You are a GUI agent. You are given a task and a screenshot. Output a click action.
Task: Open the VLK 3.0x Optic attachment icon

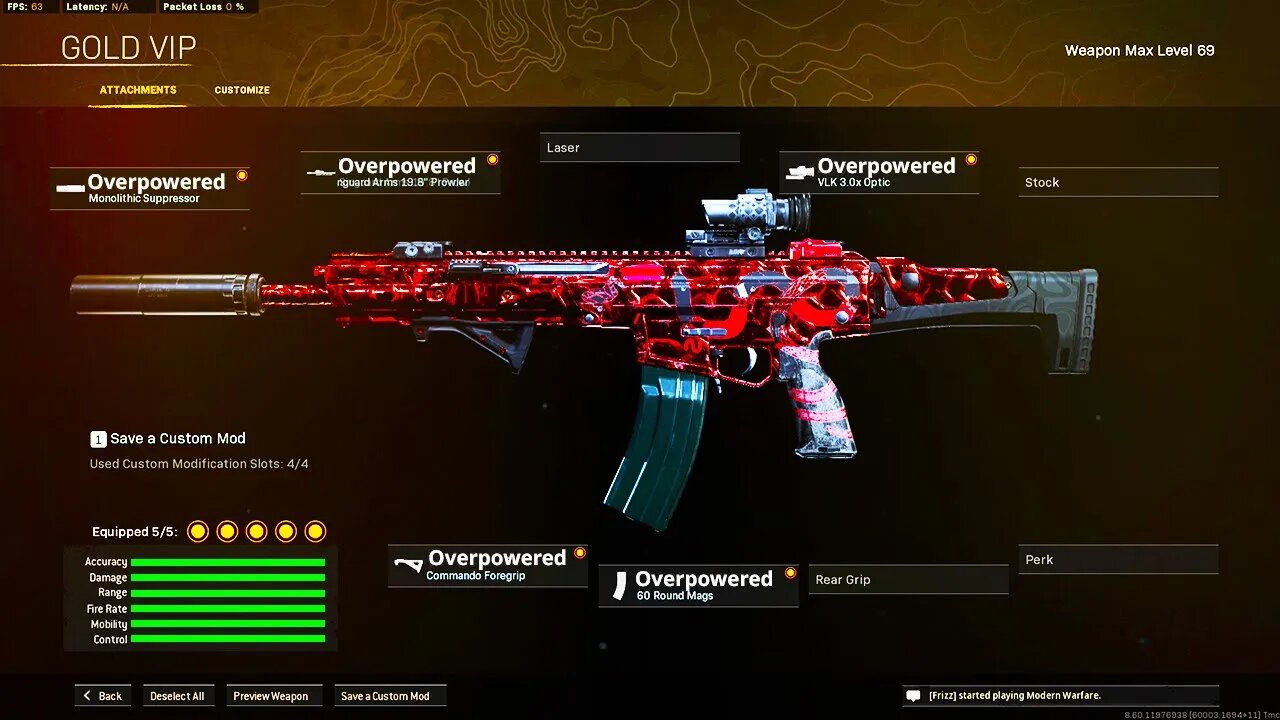797,171
